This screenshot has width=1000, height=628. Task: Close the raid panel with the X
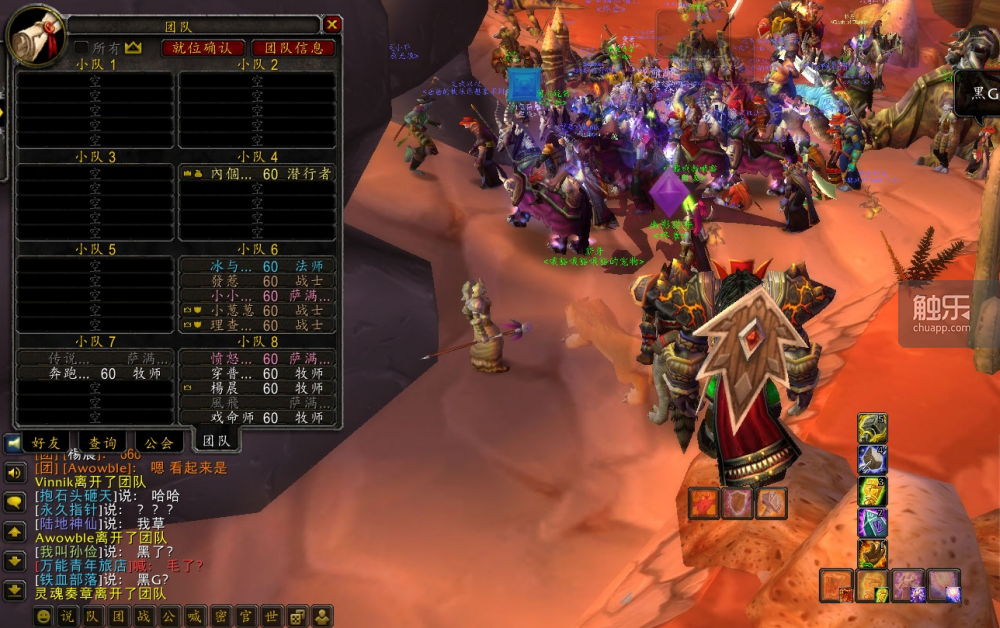click(333, 24)
